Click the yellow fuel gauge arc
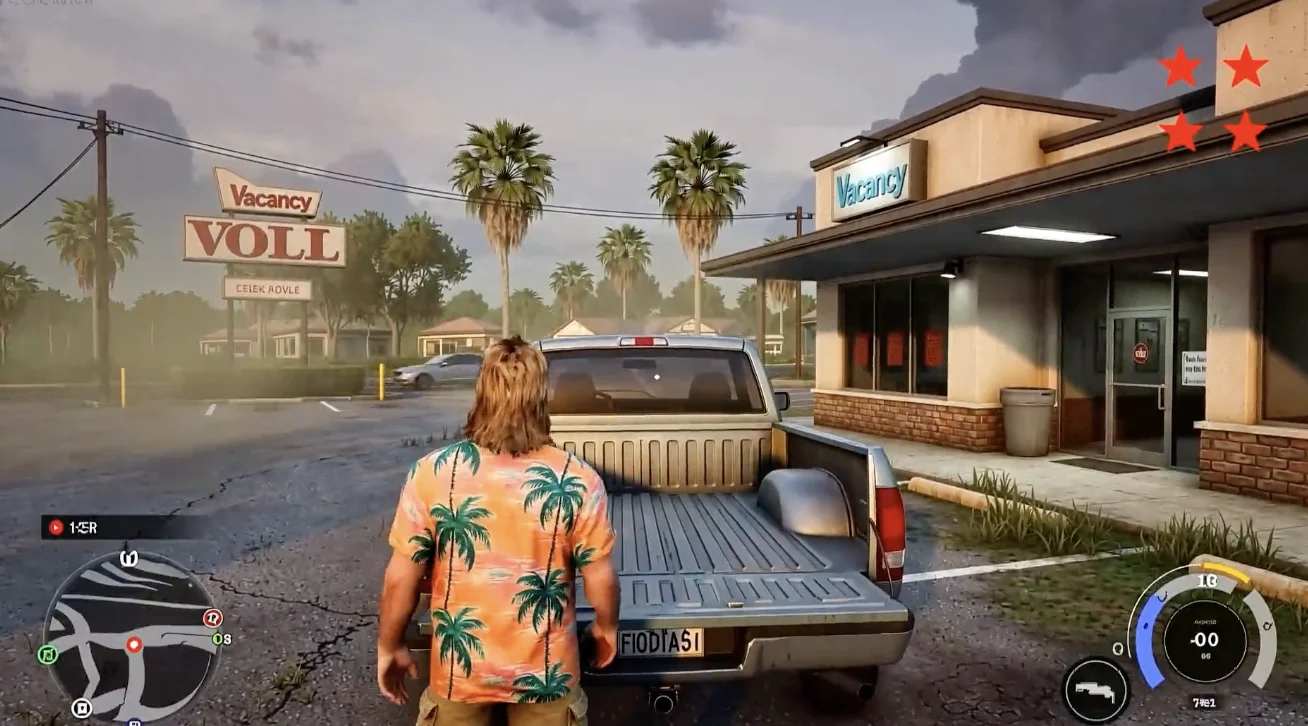 click(x=1226, y=573)
